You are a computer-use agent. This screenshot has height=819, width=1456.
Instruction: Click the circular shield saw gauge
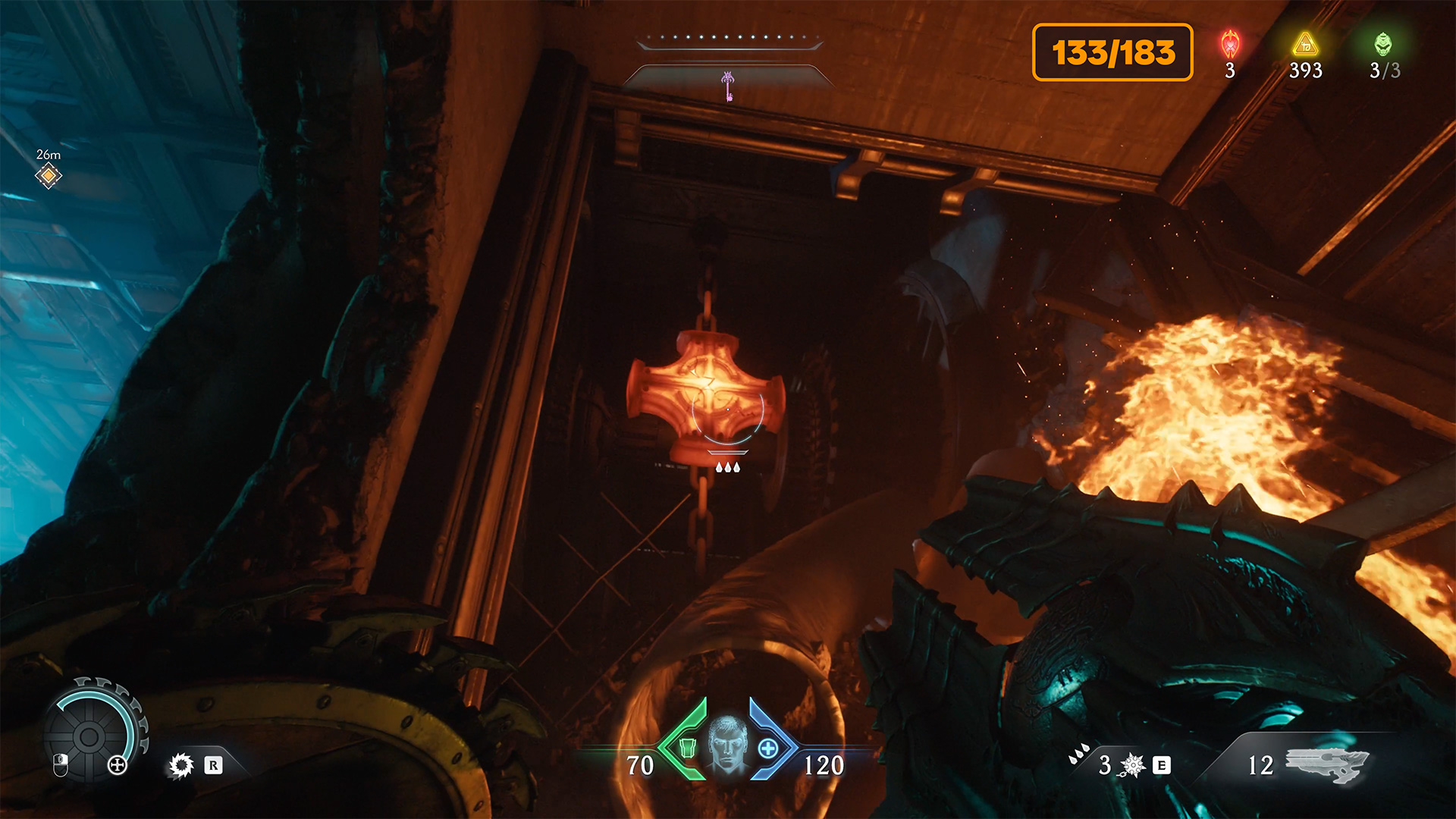click(x=89, y=736)
